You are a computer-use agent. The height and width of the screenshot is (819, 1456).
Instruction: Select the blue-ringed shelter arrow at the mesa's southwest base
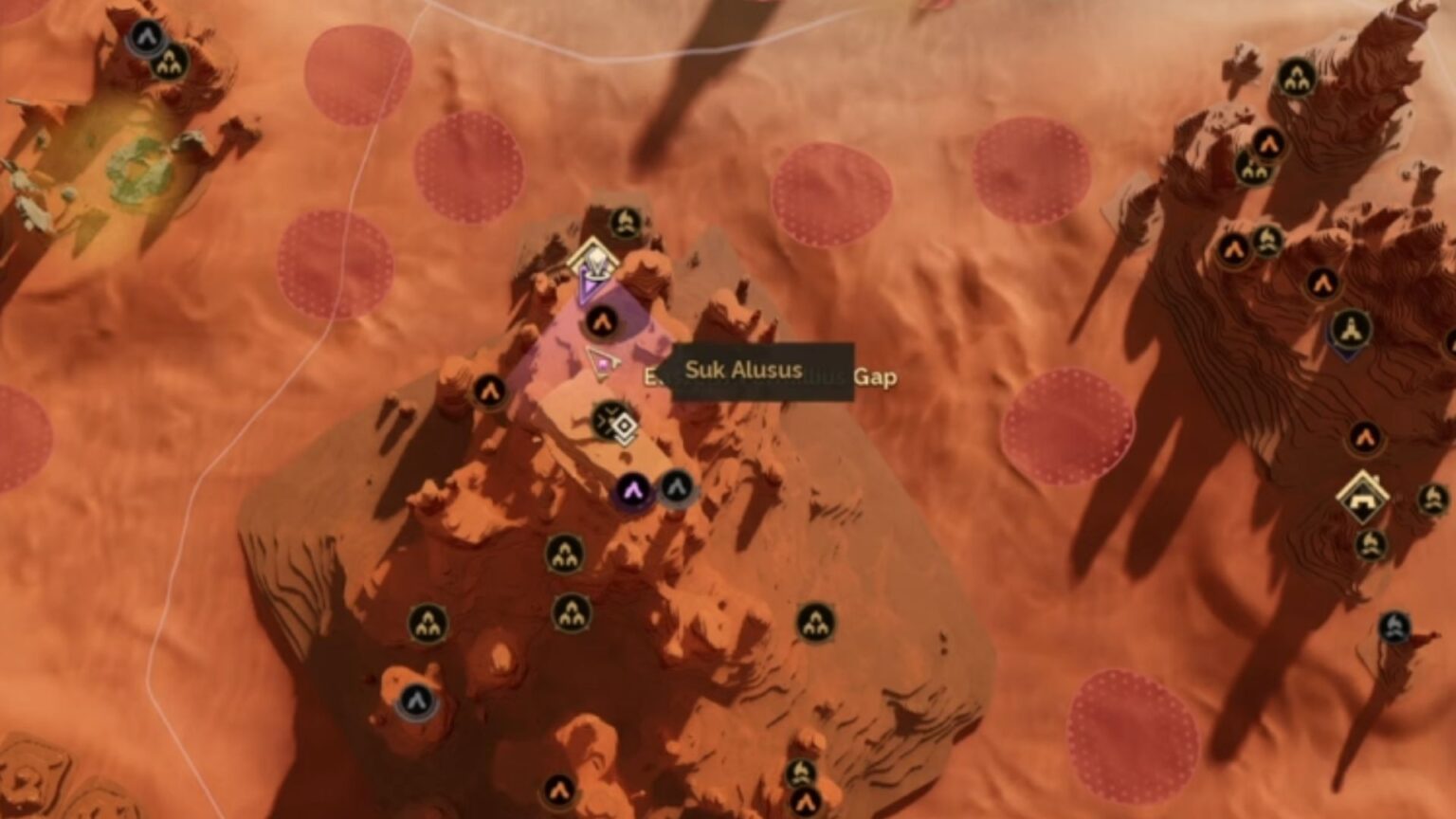[415, 700]
